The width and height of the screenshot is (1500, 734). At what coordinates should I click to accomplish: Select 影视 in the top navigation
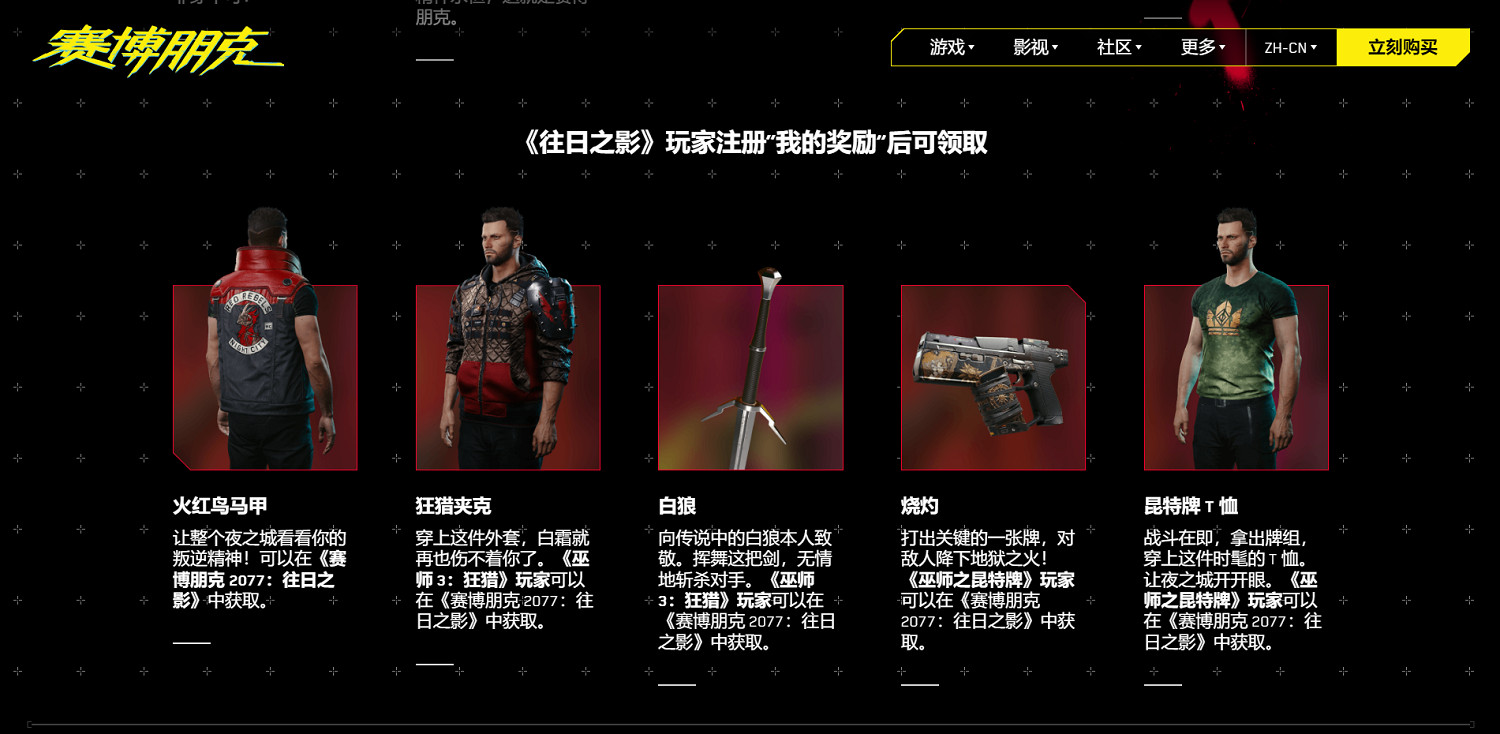pos(1032,46)
